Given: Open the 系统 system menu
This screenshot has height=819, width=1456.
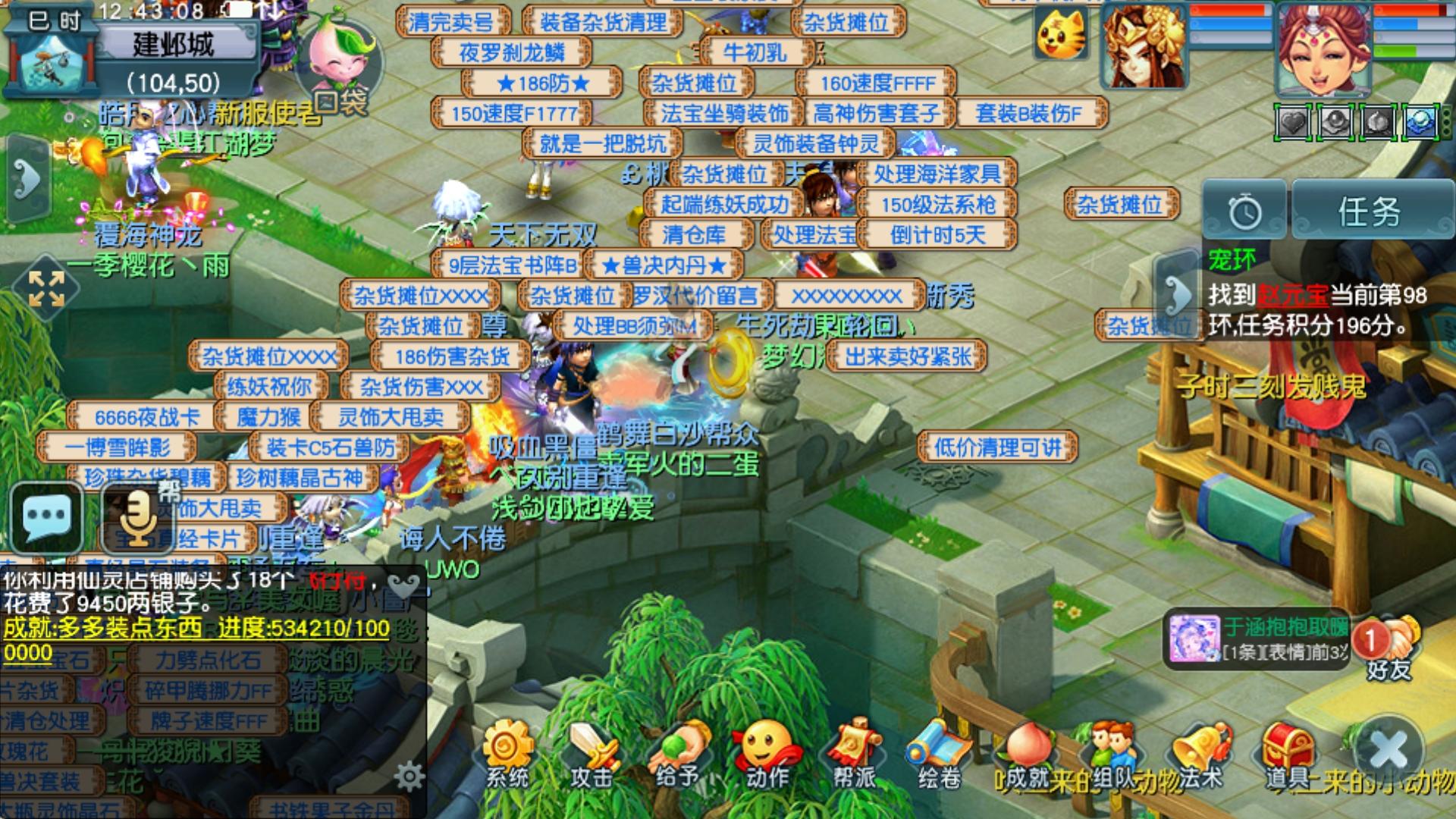Looking at the screenshot, I should [x=508, y=755].
